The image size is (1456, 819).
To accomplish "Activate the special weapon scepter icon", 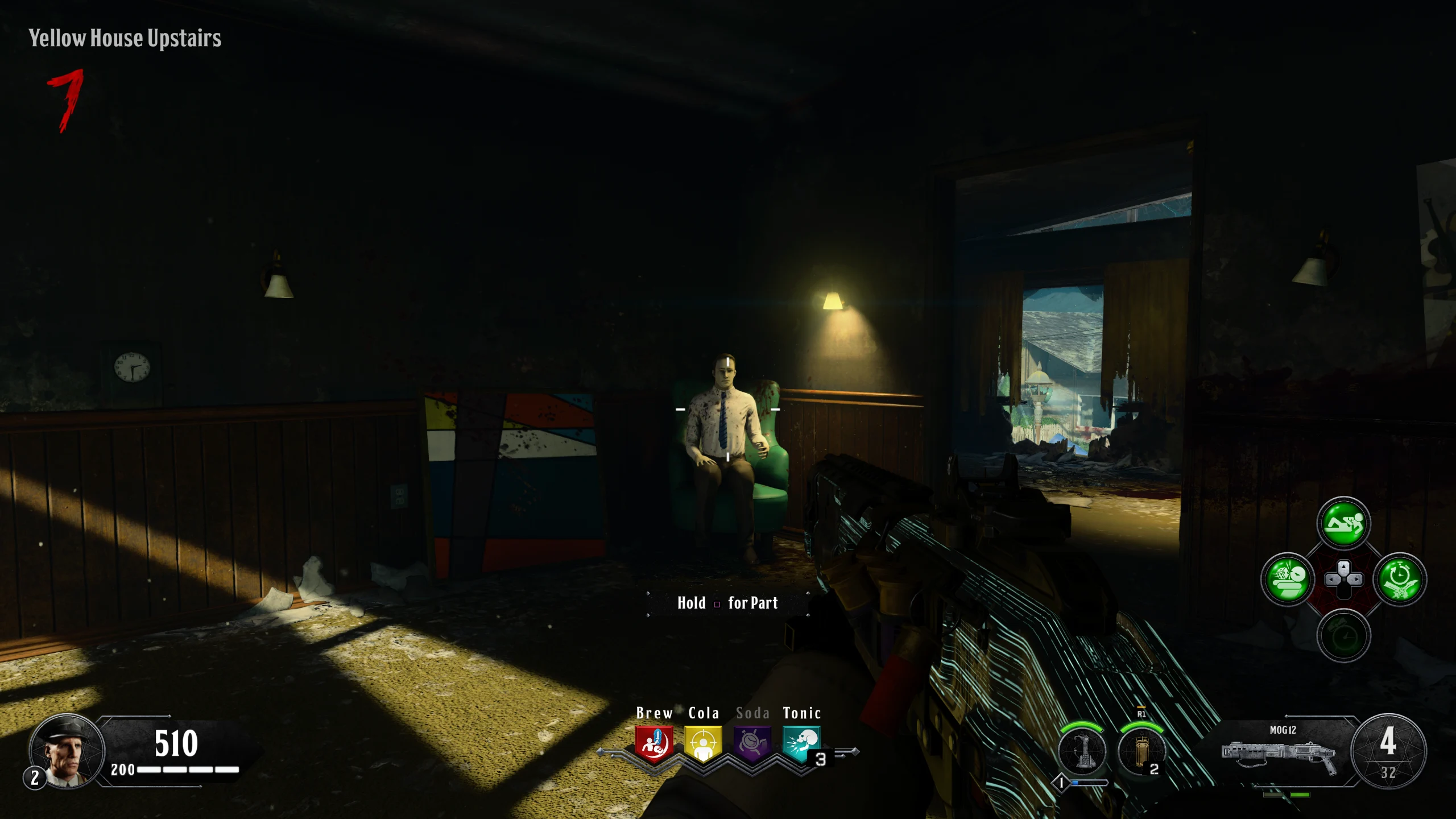I will pyautogui.click(x=1082, y=751).
